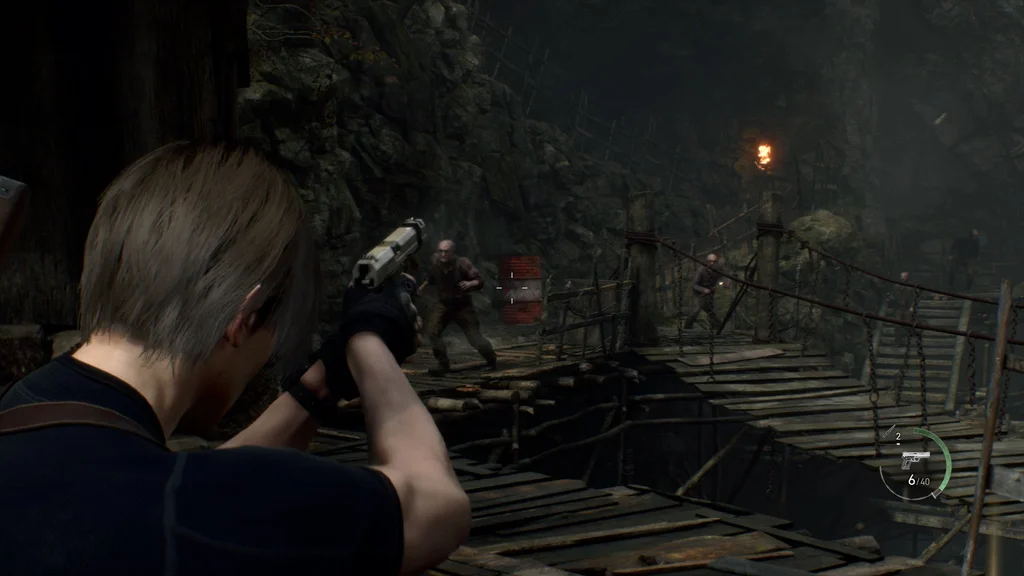
Task: Select the equipped handgun weapon icon
Action: click(915, 458)
